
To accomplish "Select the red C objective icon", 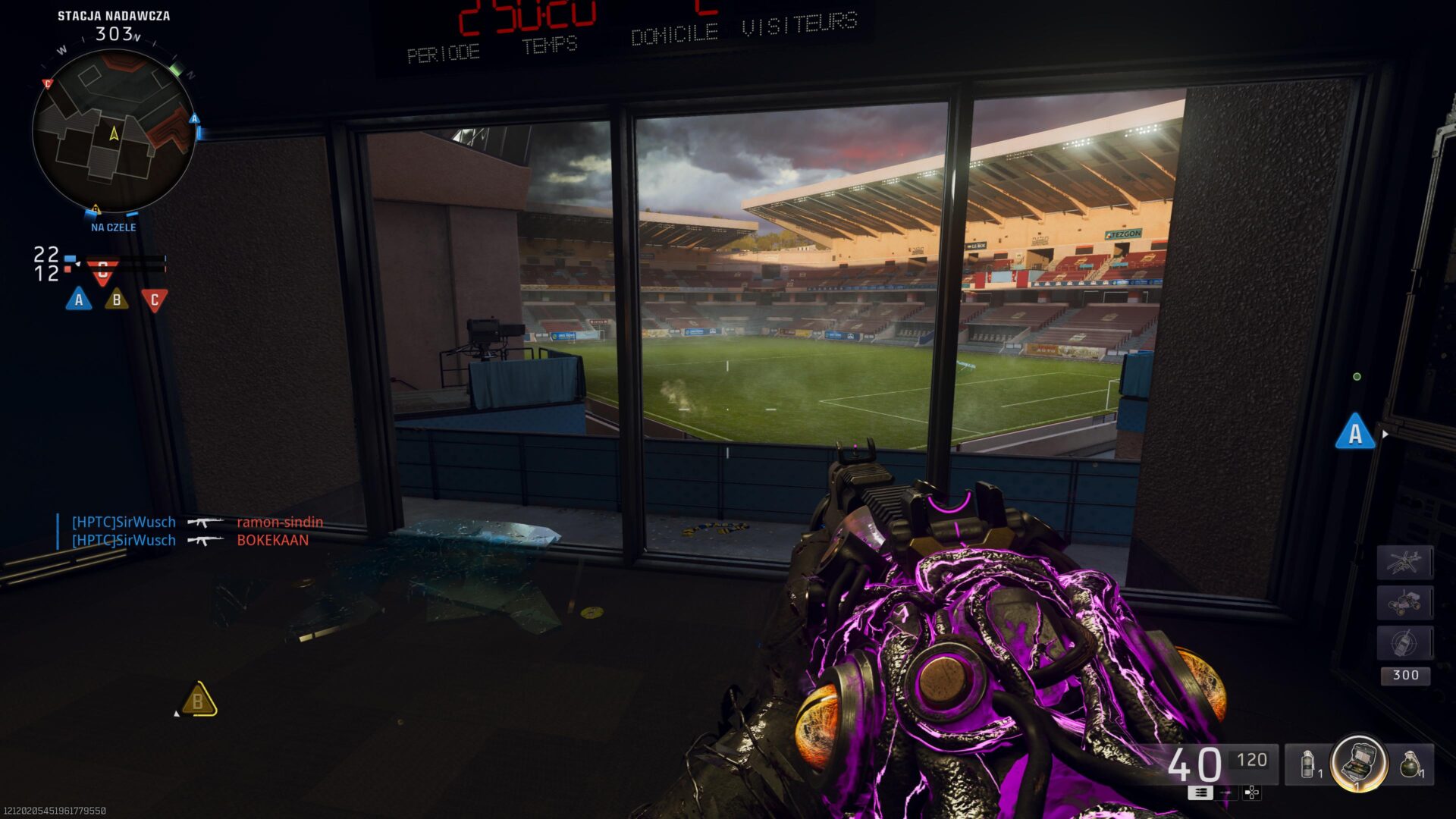I will coord(154,299).
